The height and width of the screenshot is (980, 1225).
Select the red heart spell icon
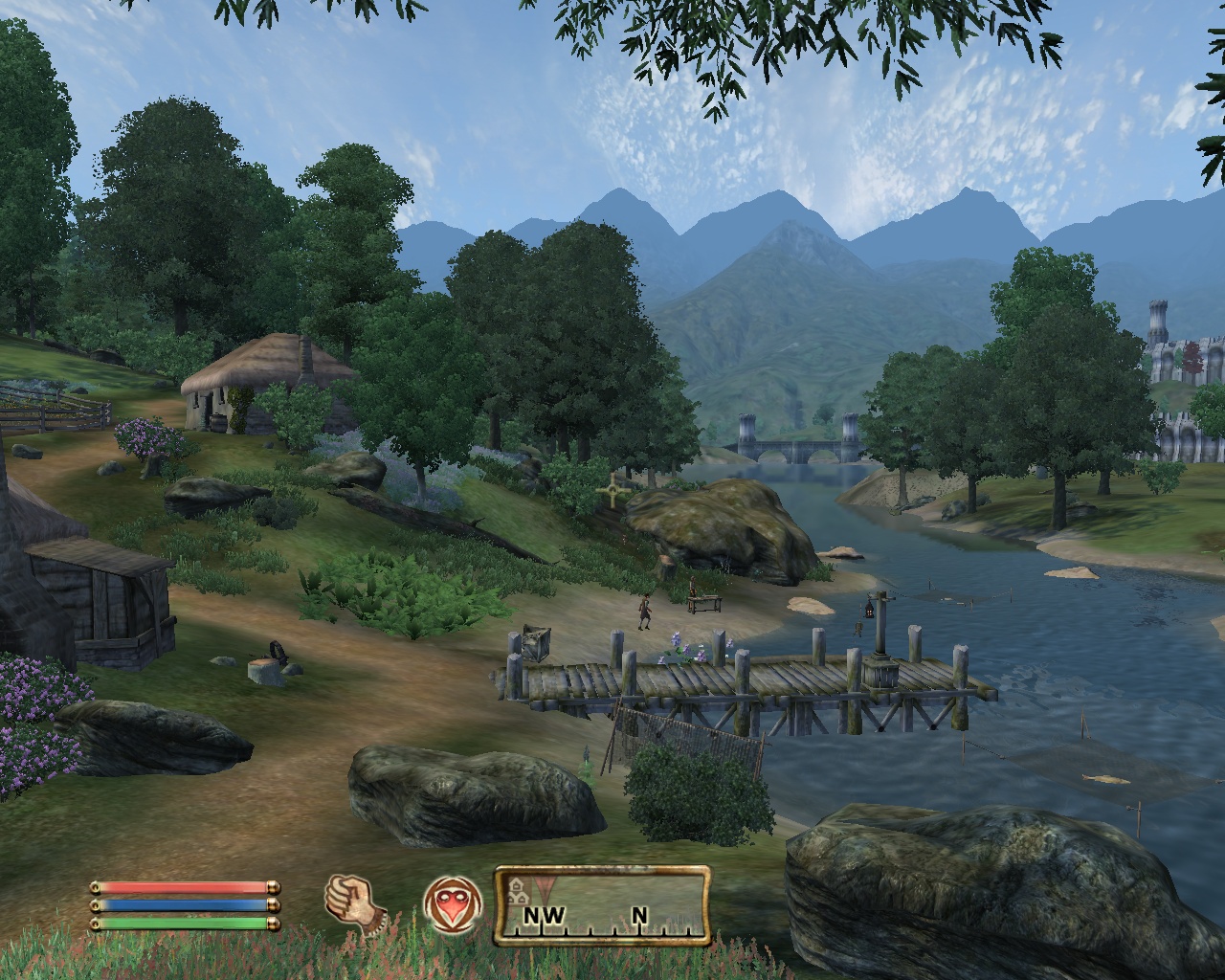click(x=452, y=905)
